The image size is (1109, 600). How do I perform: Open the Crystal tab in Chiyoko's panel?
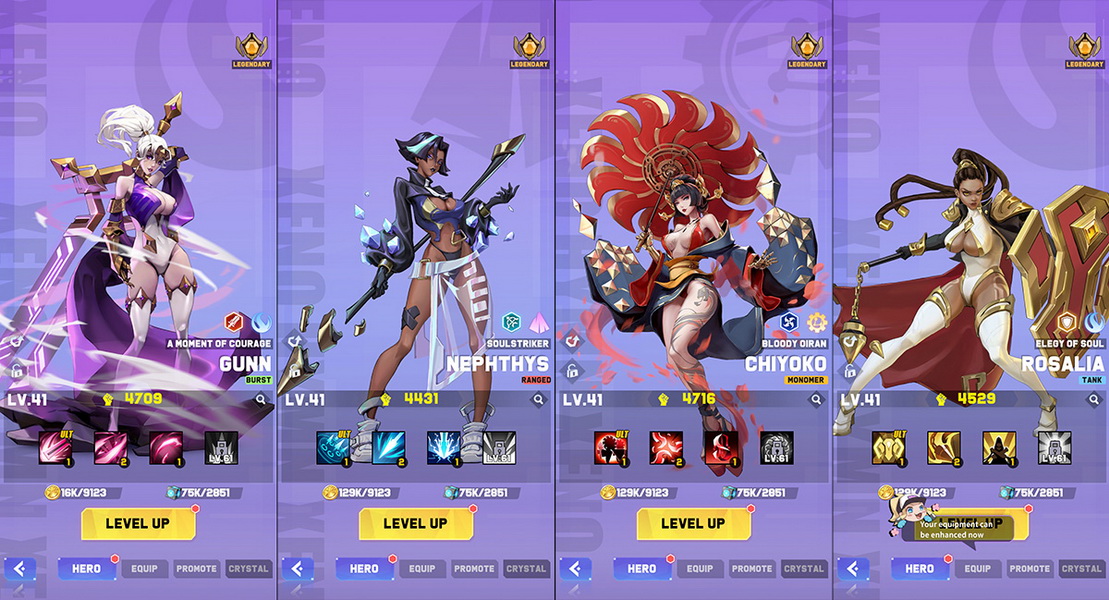(x=804, y=569)
